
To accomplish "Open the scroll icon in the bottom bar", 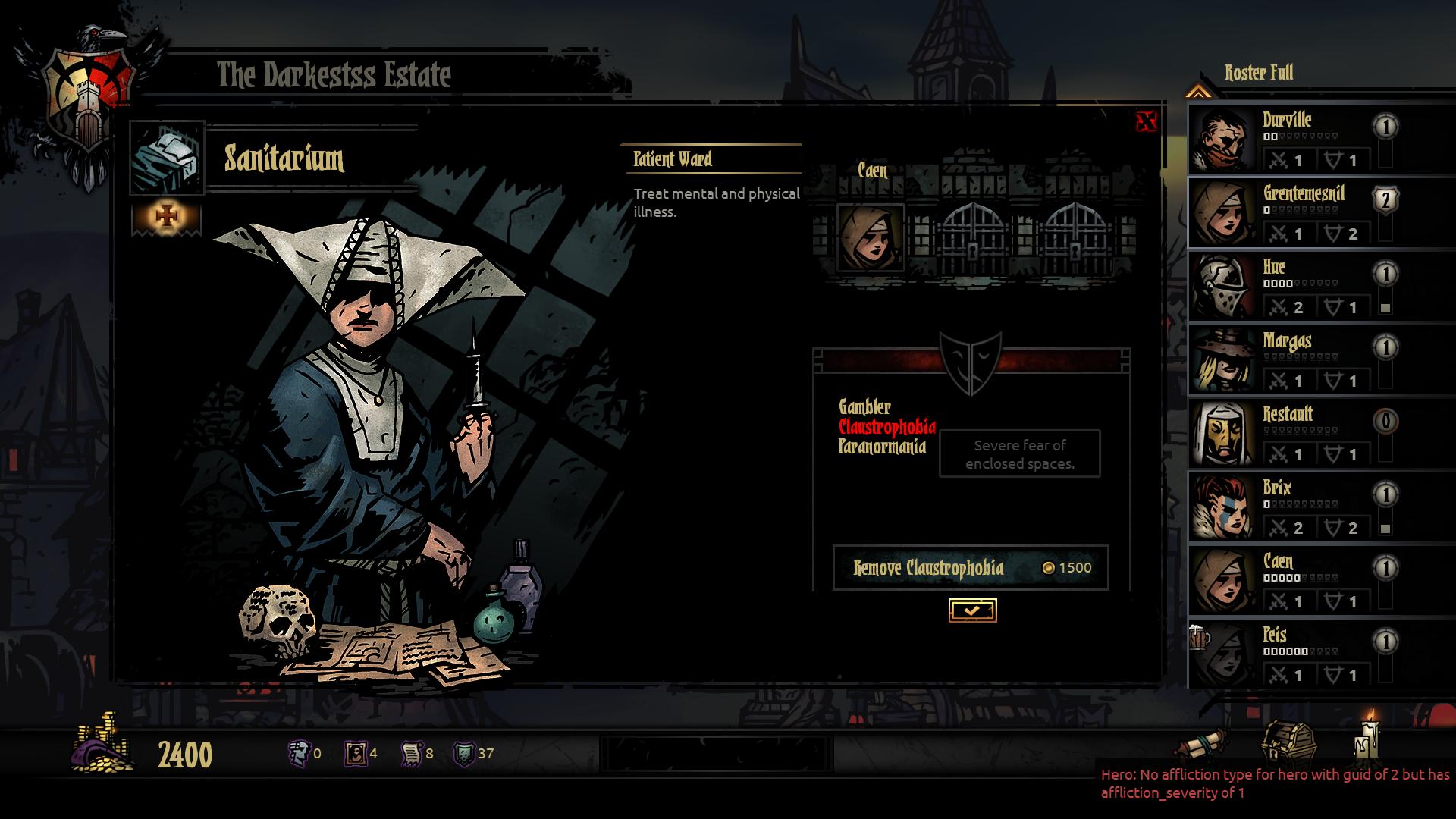I will tap(1204, 743).
